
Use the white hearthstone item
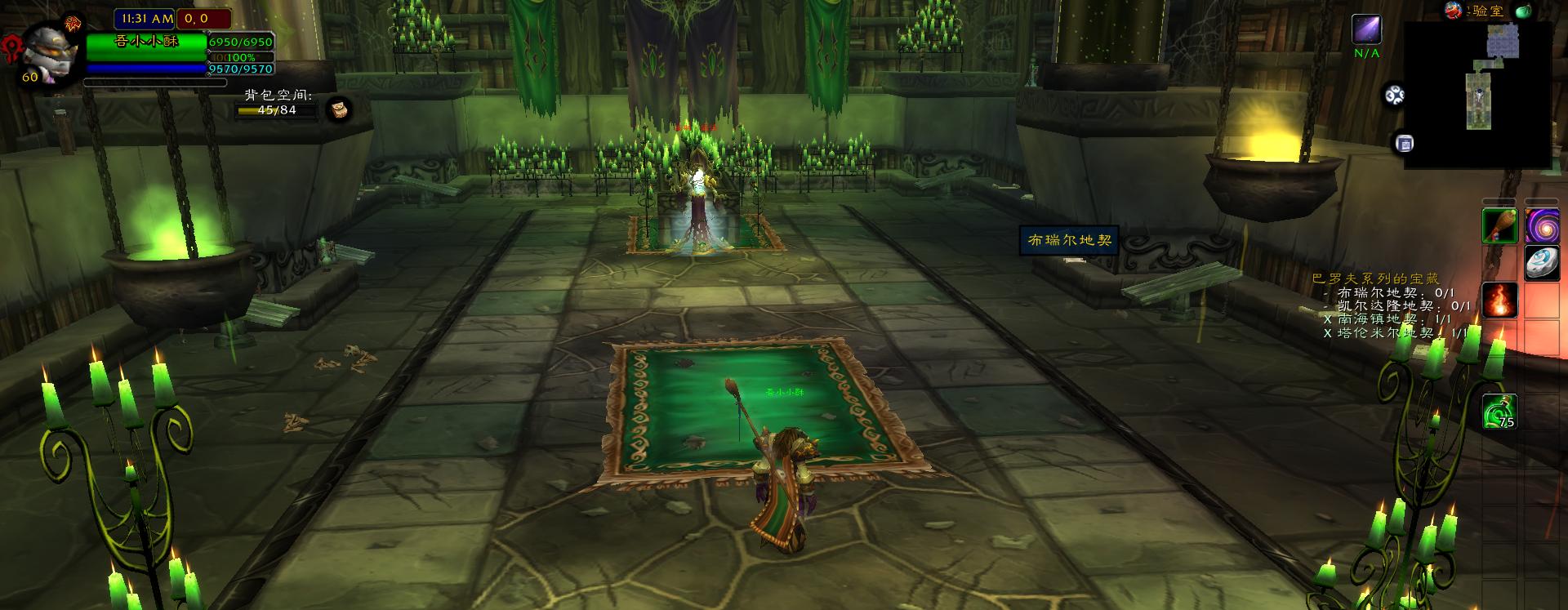tap(1542, 263)
